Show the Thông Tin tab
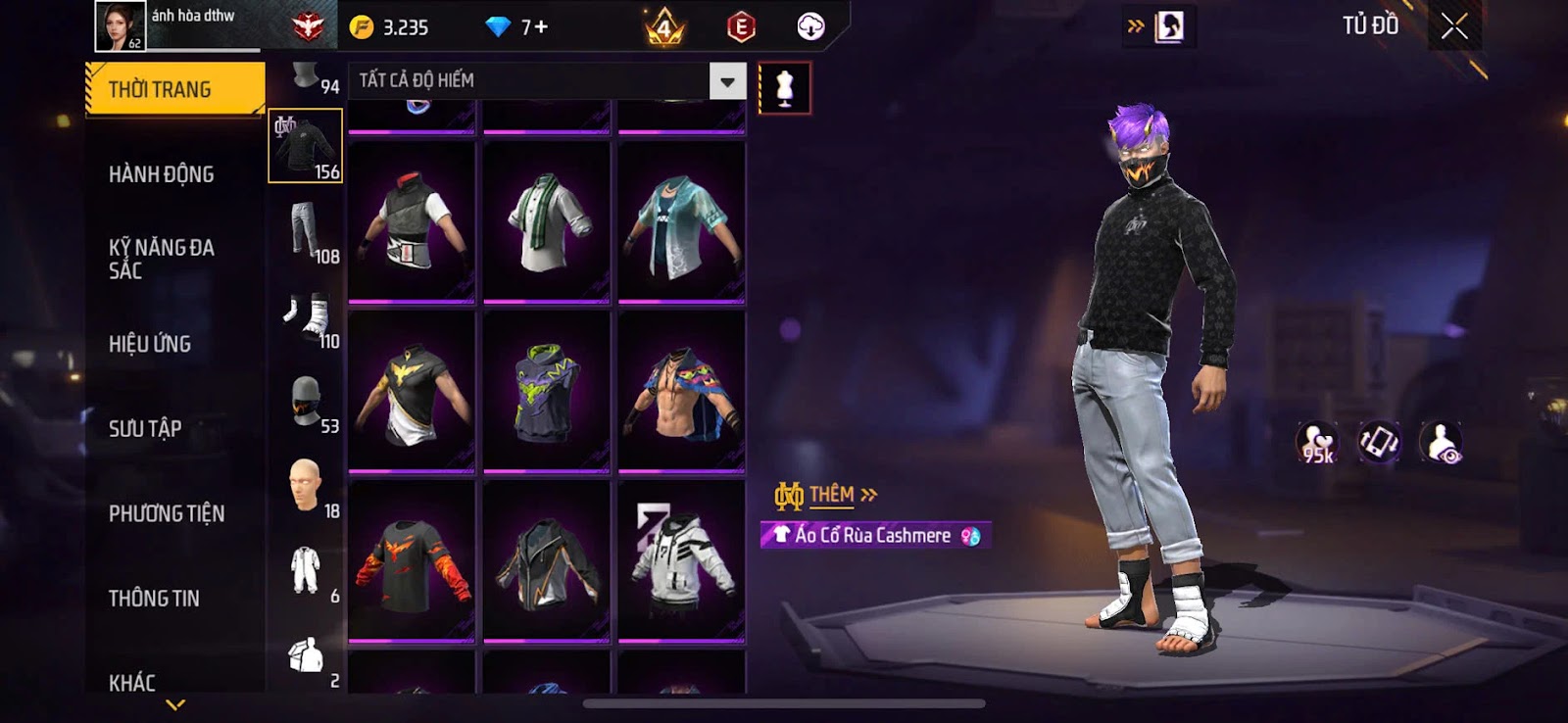The image size is (1568, 723). (x=154, y=598)
